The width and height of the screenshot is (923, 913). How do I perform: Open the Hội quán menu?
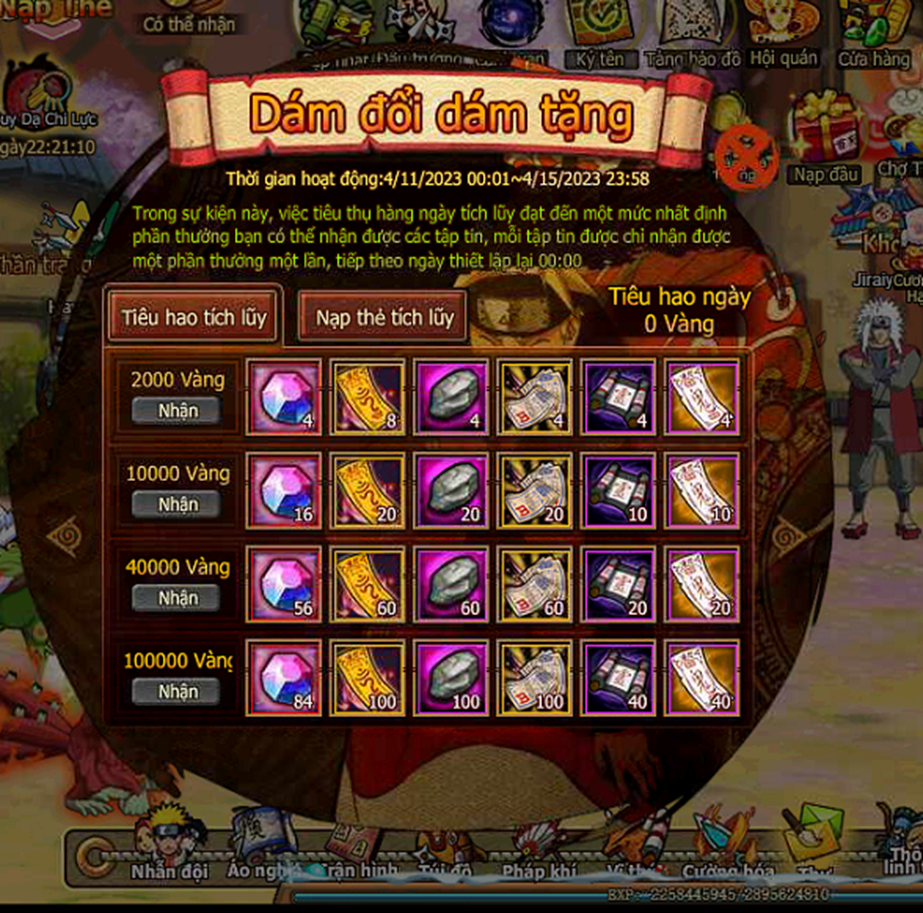pos(783,35)
